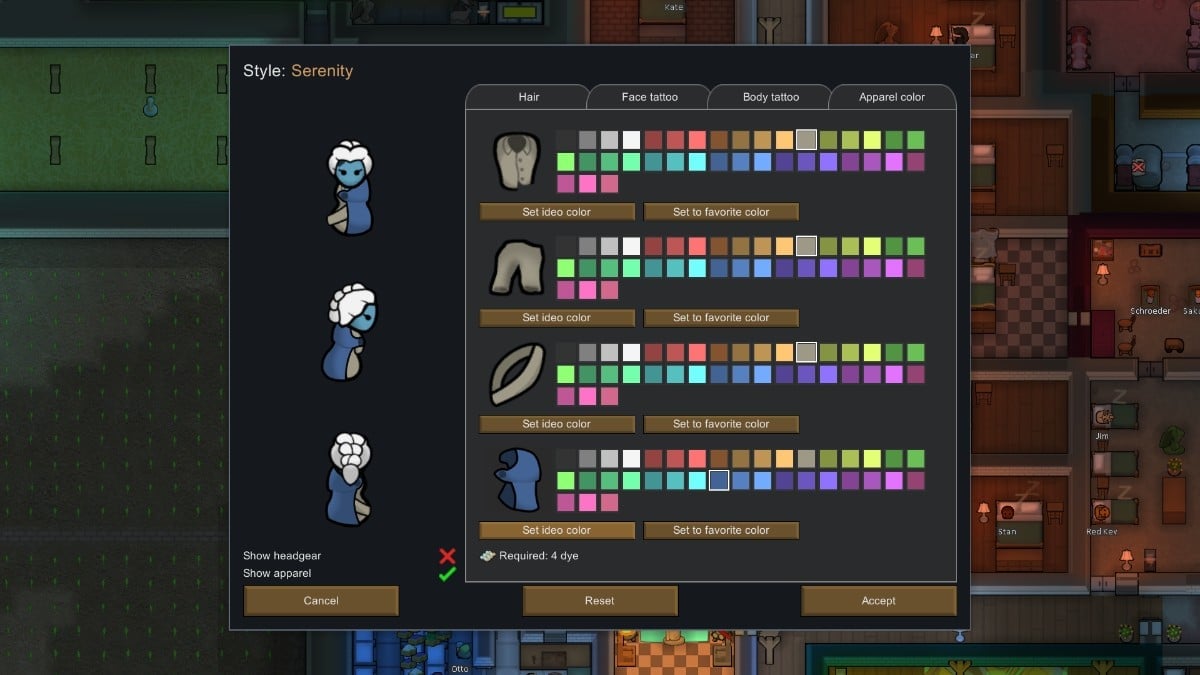Image resolution: width=1200 pixels, height=675 pixels.
Task: Set the sash to favorite color
Action: click(721, 424)
